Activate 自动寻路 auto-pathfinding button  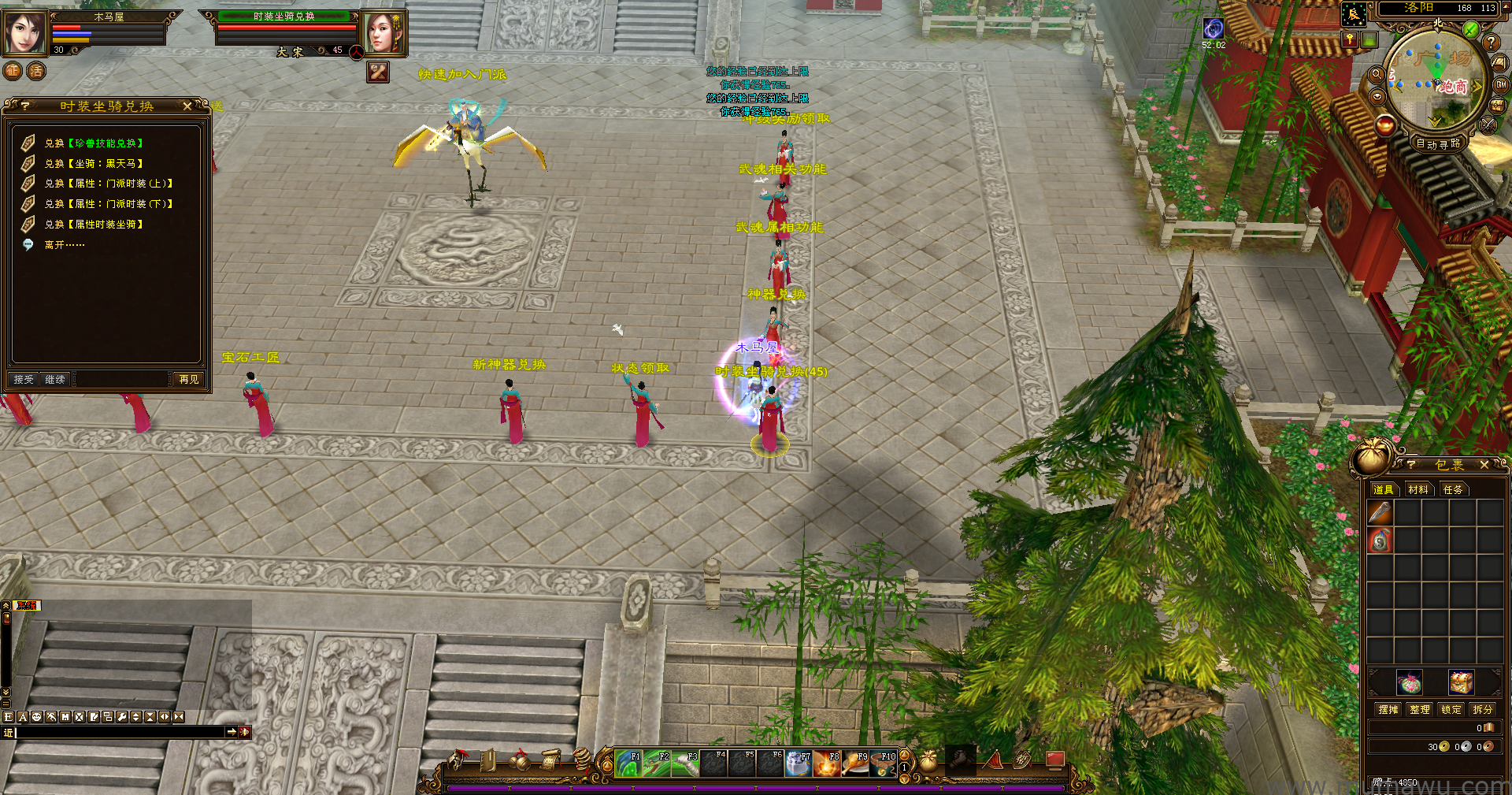tap(1438, 143)
